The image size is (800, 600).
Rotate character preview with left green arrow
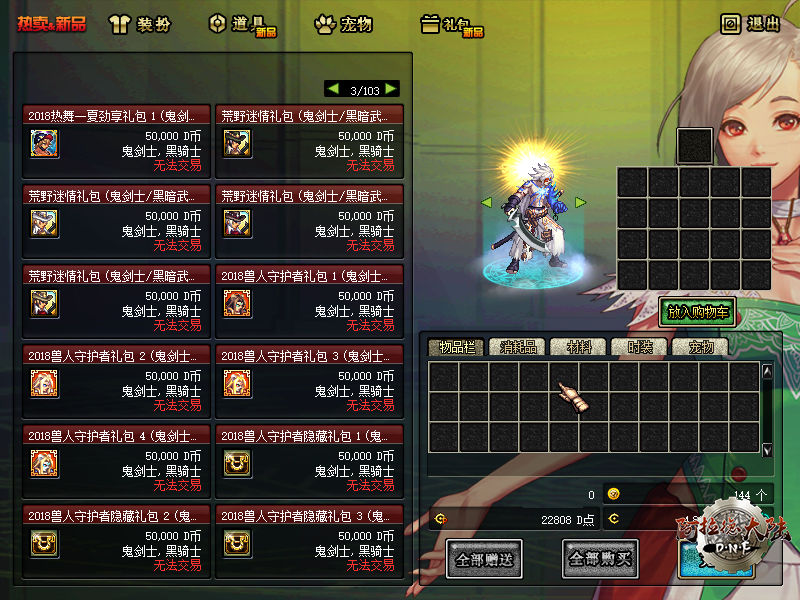[487, 203]
